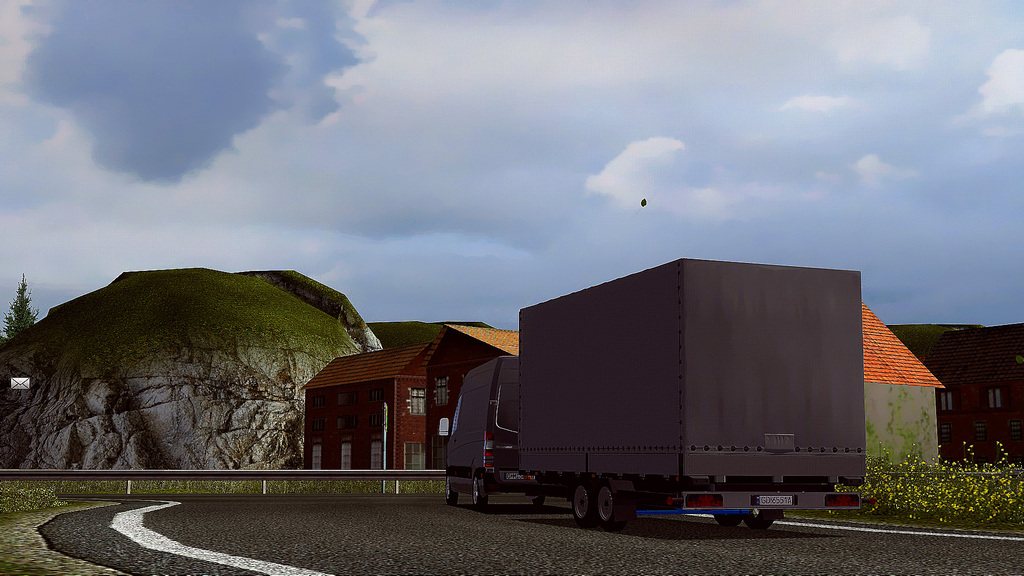
Task: Open the envelope mail notification icon
Action: coord(20,383)
